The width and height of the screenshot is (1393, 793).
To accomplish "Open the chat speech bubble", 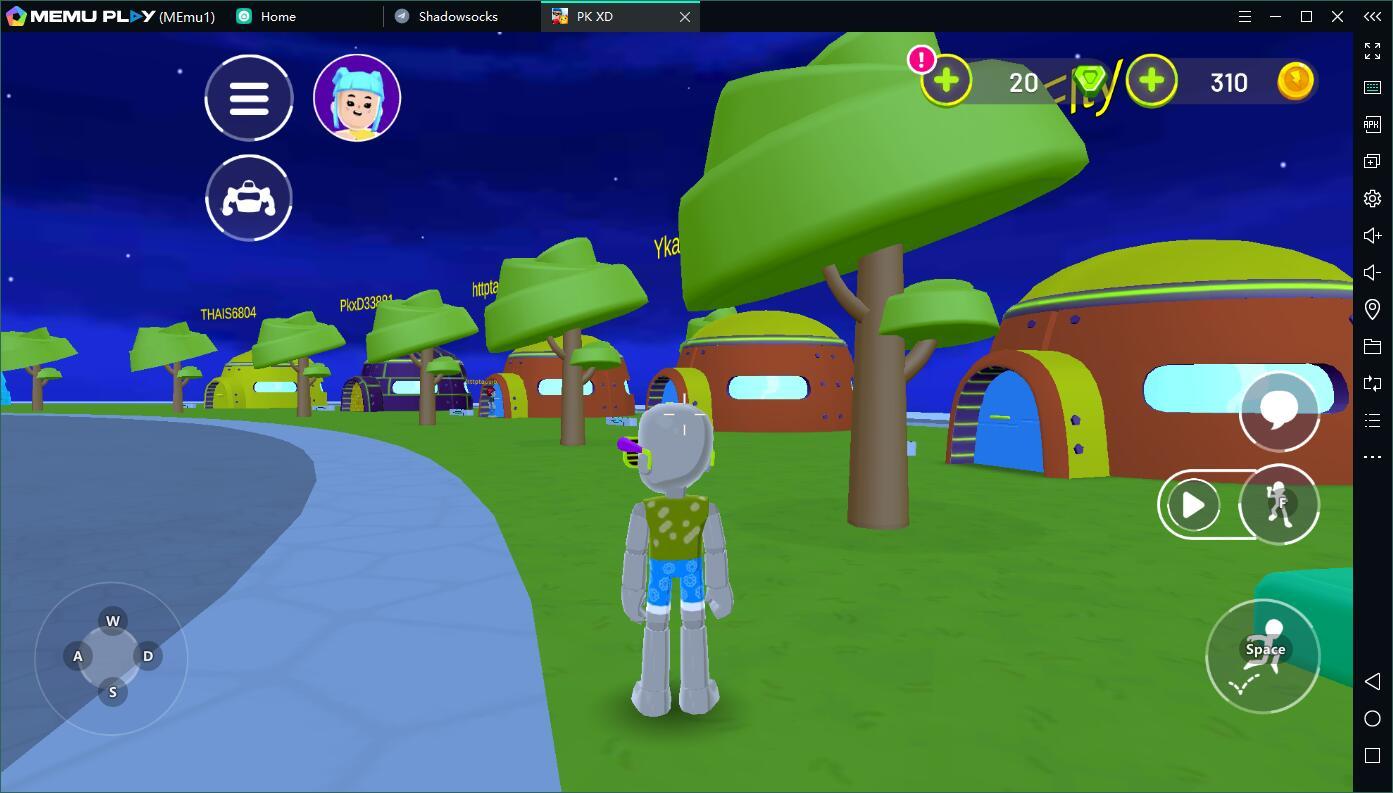I will [x=1279, y=410].
